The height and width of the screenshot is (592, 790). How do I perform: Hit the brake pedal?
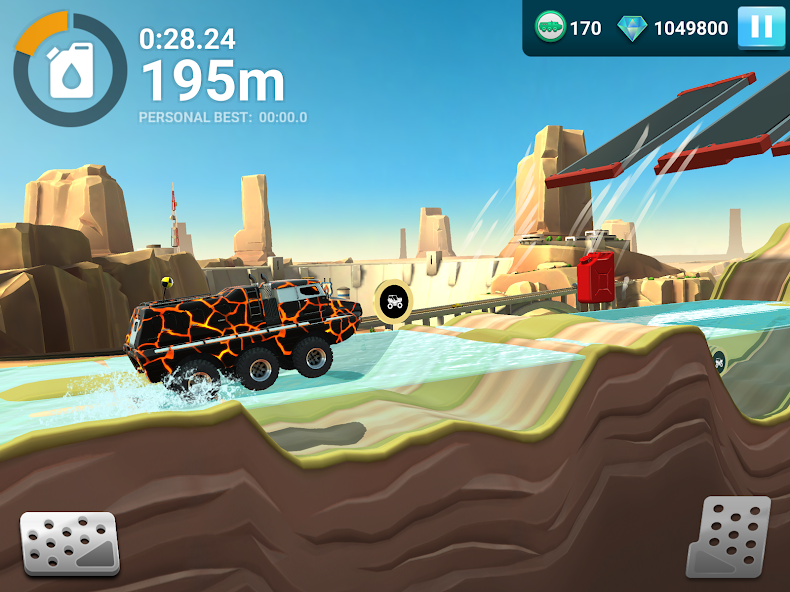pyautogui.click(x=70, y=543)
